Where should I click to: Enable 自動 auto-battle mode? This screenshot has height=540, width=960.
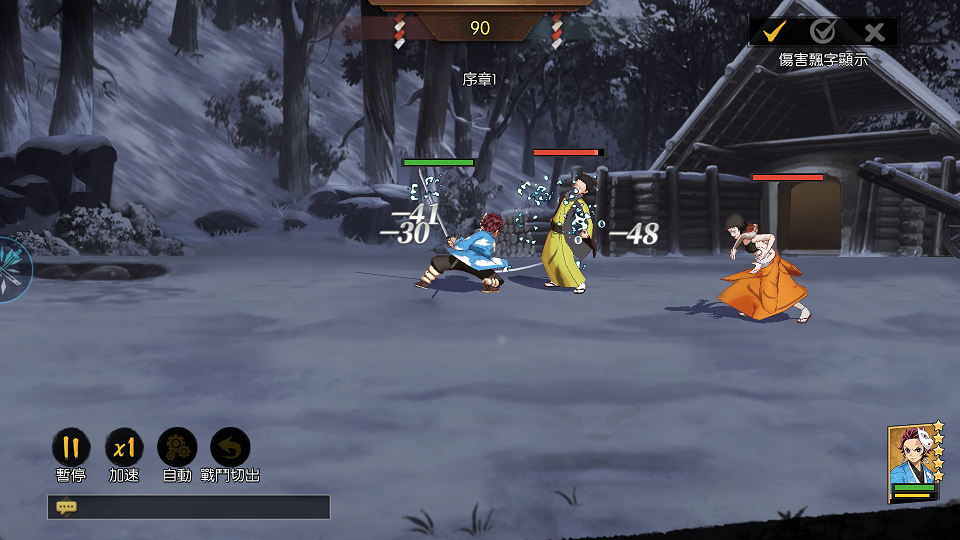(x=177, y=448)
